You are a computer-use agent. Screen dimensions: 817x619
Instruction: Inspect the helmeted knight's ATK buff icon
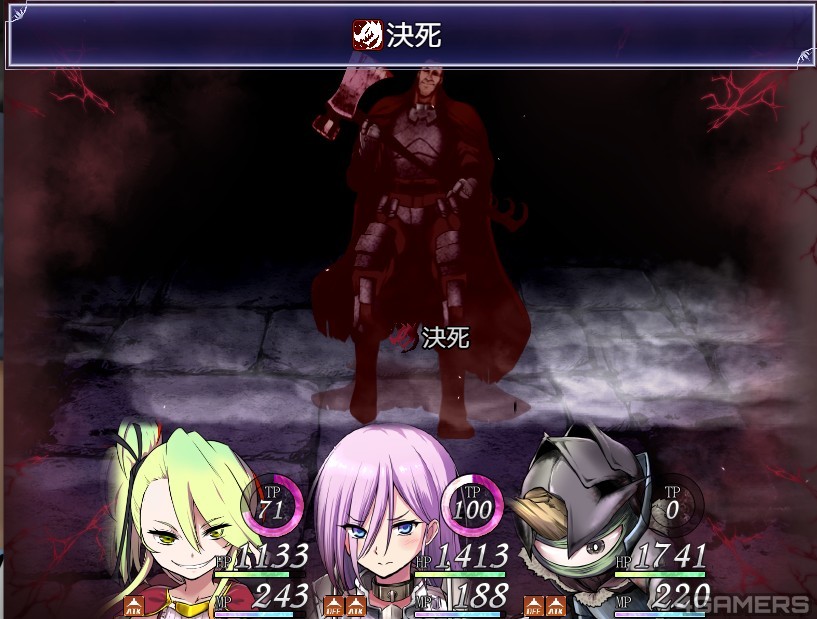tap(556, 605)
